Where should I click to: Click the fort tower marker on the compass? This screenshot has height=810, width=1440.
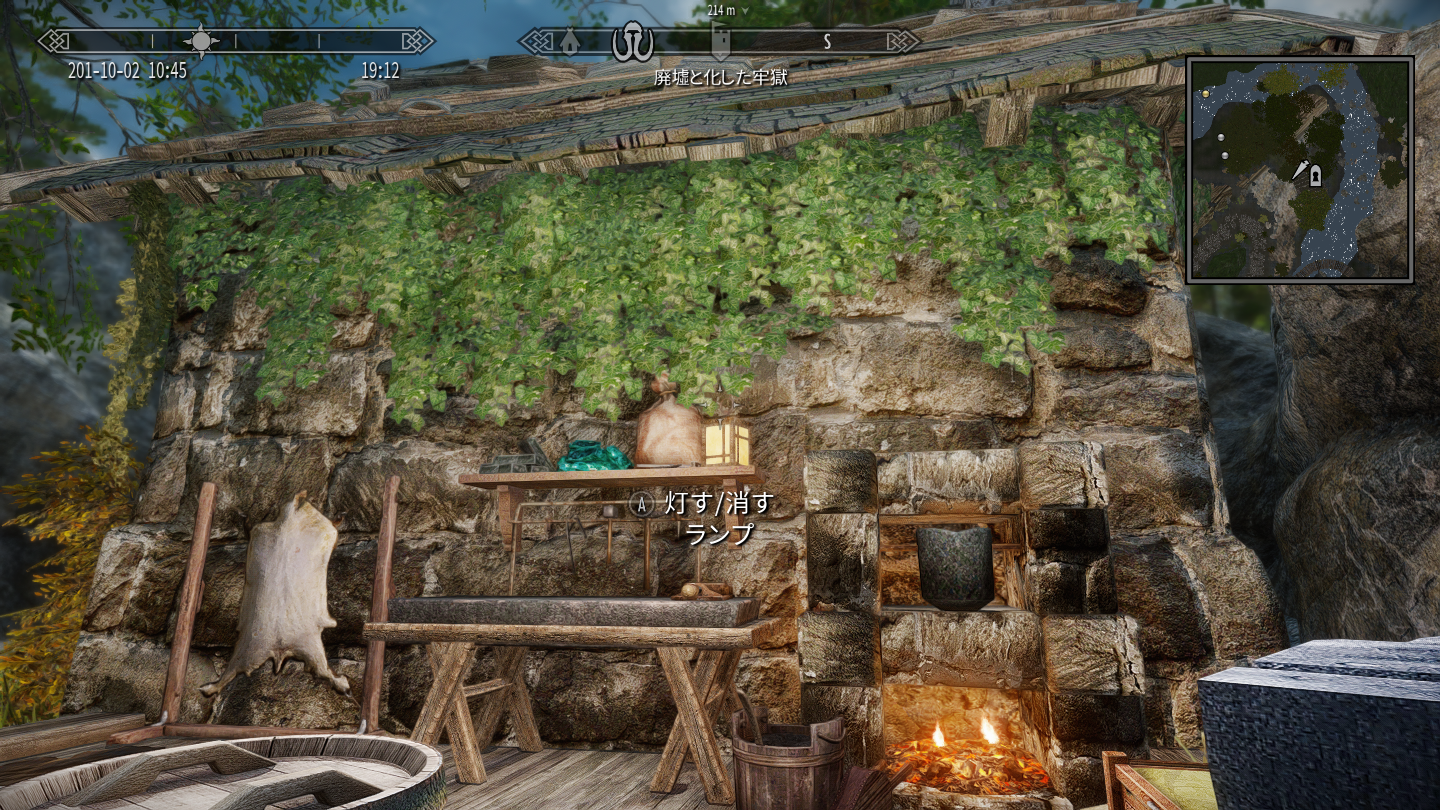[719, 41]
